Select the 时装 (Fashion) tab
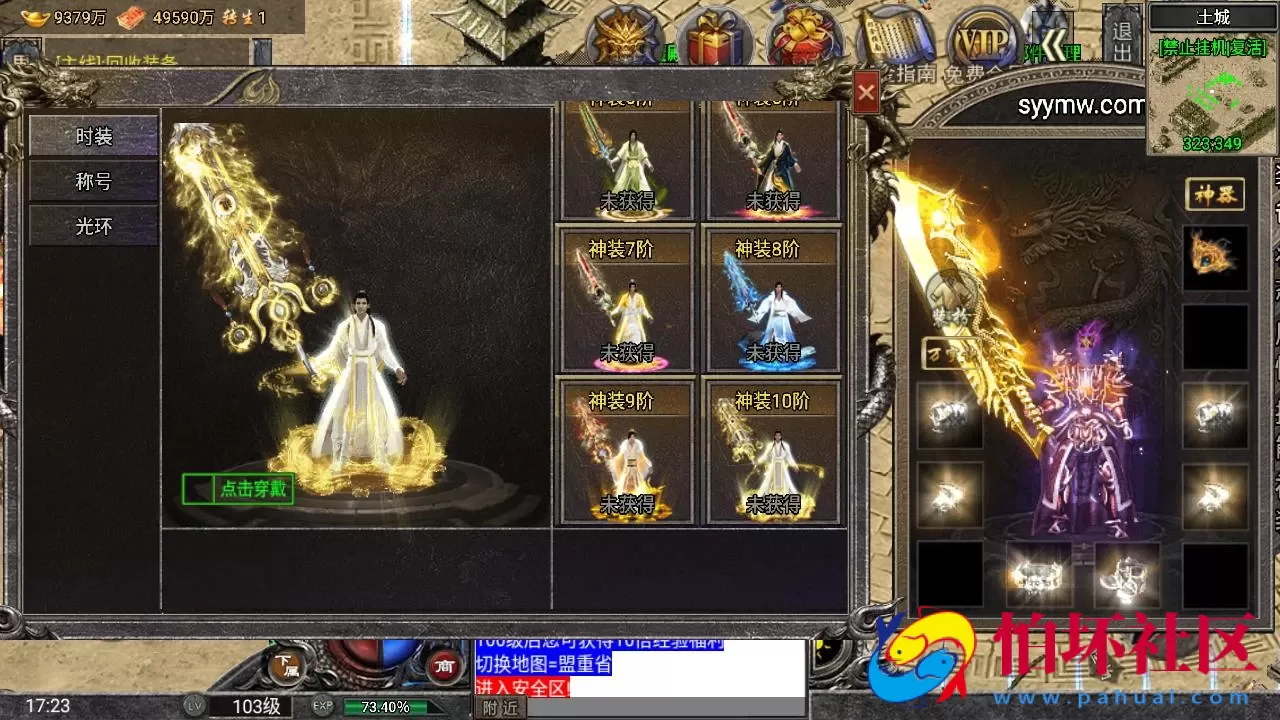The width and height of the screenshot is (1280, 720). 92,136
